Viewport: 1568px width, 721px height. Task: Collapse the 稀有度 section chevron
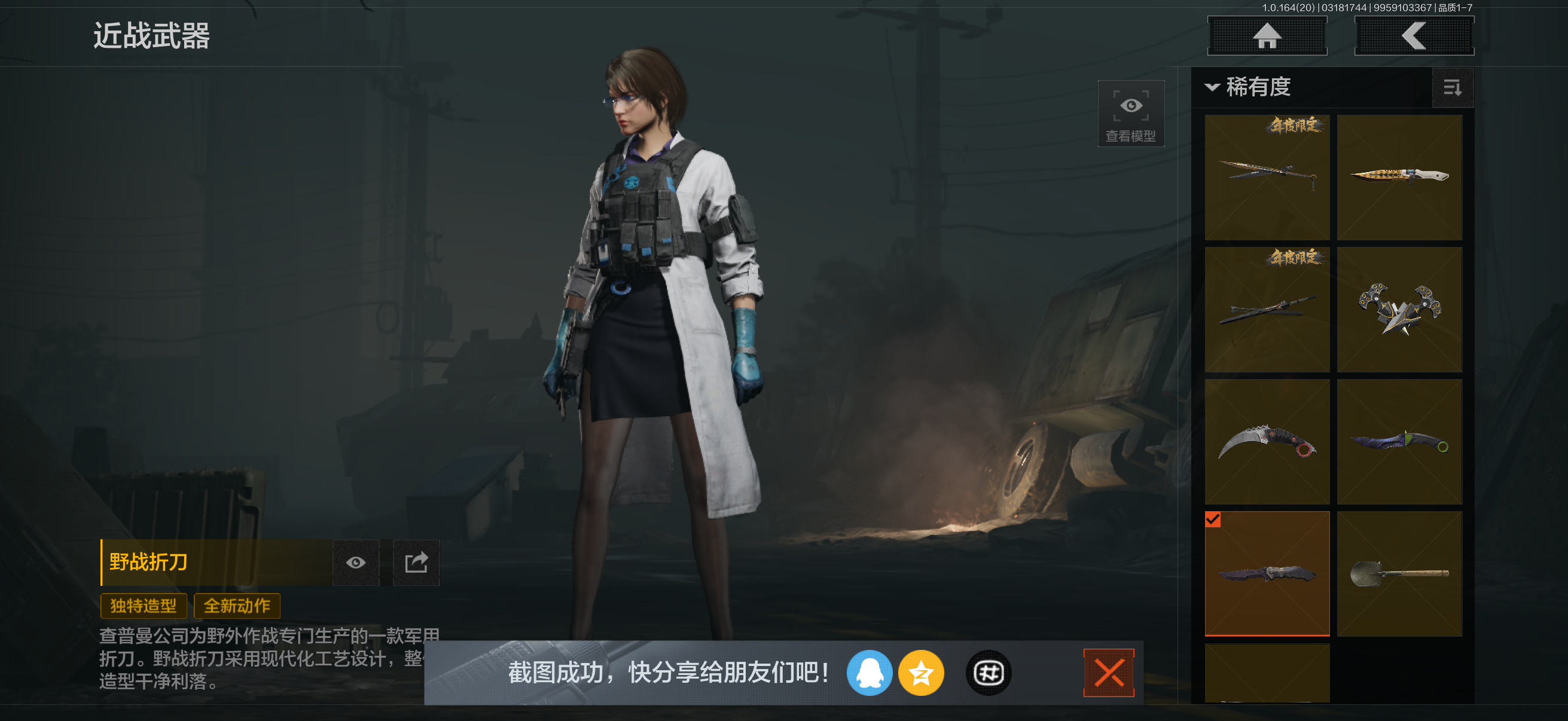pyautogui.click(x=1213, y=88)
